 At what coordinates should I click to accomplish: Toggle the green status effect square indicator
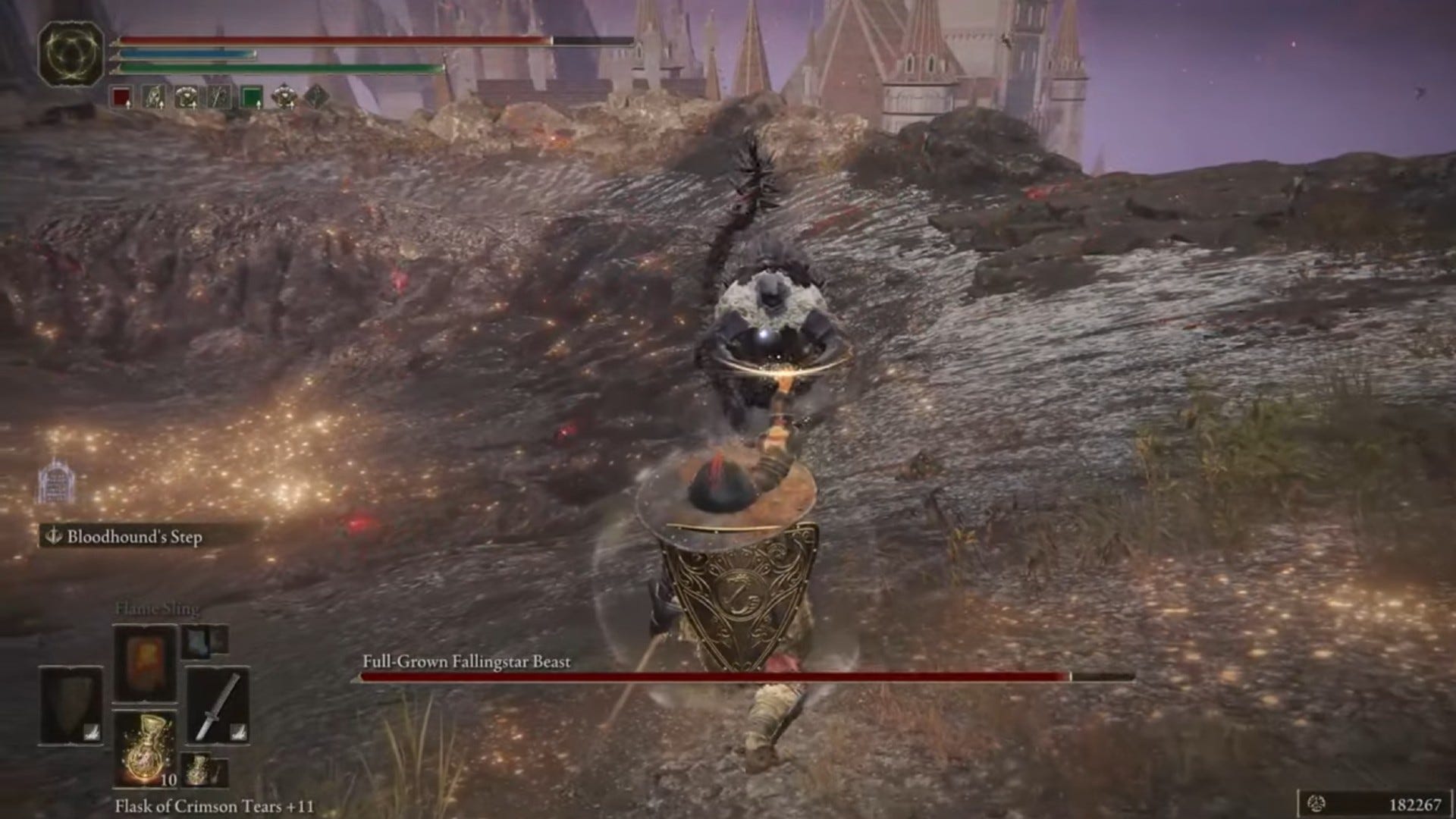click(252, 96)
